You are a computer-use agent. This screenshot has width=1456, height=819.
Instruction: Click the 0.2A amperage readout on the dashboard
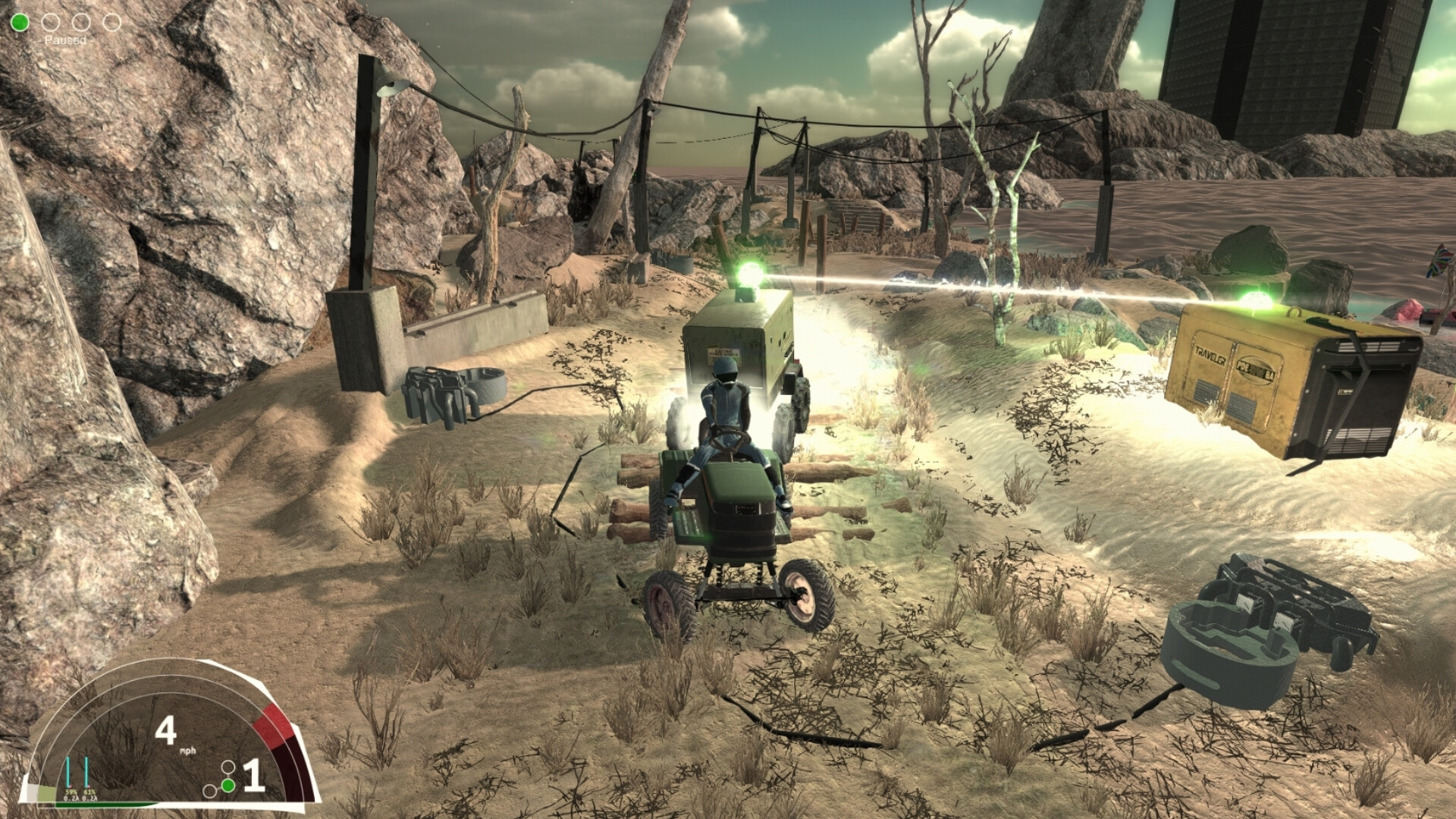tap(71, 799)
